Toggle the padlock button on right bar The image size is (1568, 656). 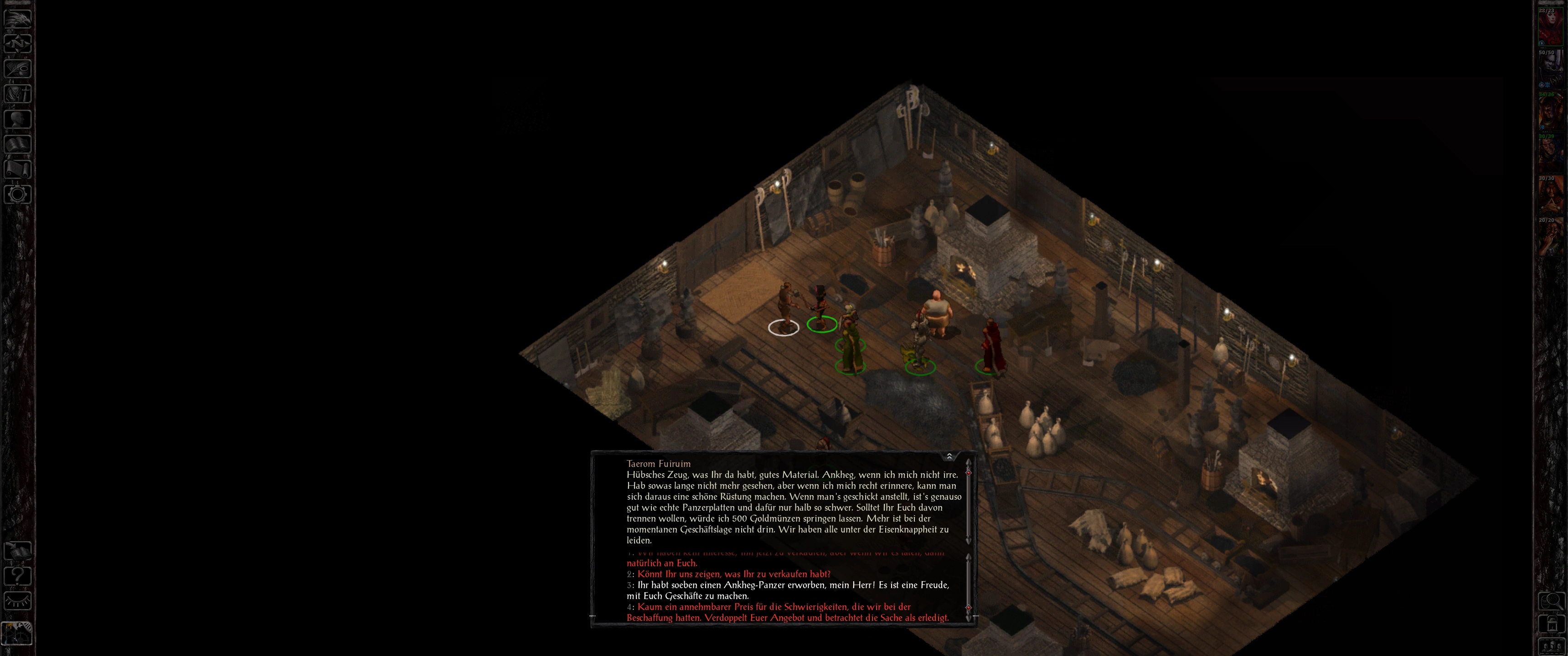pyautogui.click(x=1551, y=624)
